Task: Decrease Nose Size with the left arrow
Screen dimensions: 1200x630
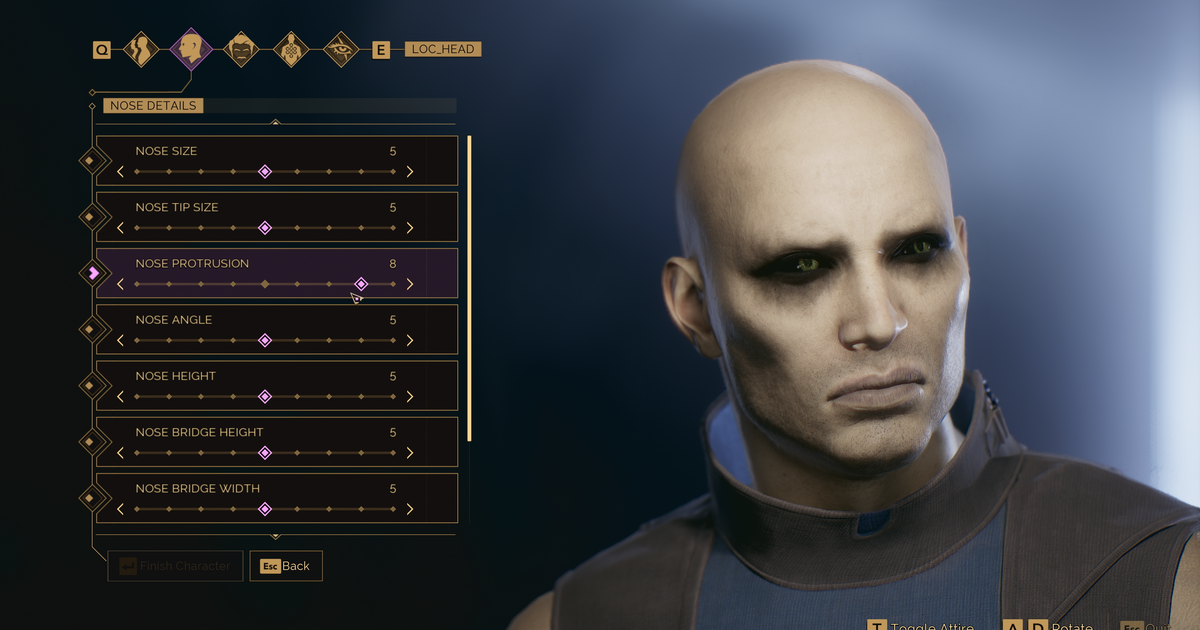Action: [120, 172]
